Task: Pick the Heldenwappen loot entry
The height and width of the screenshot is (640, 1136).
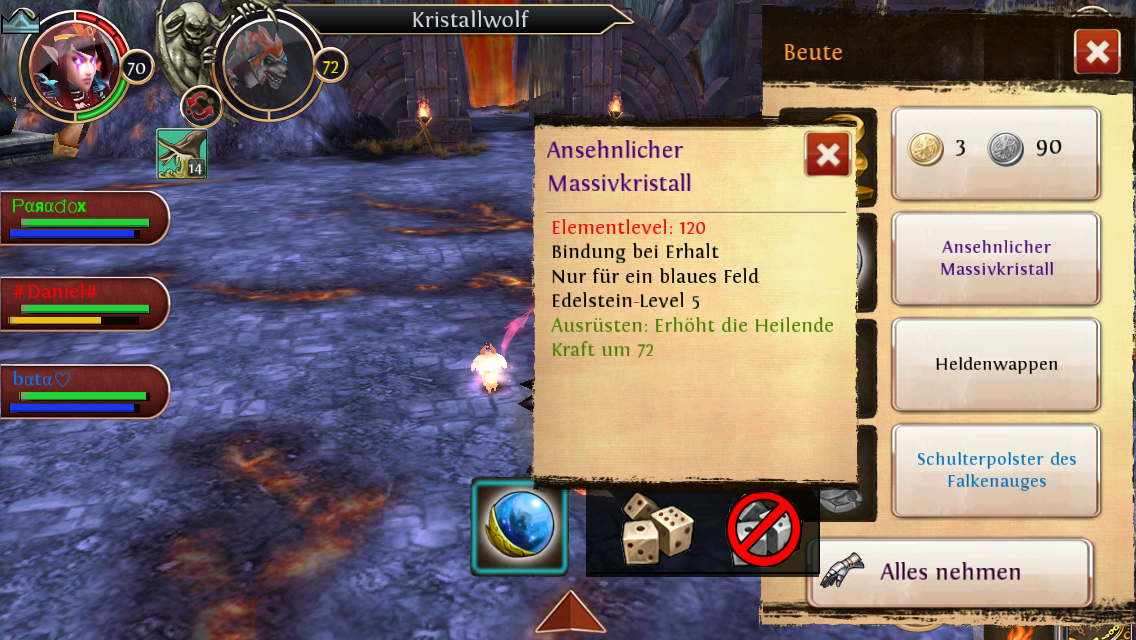Action: point(995,365)
